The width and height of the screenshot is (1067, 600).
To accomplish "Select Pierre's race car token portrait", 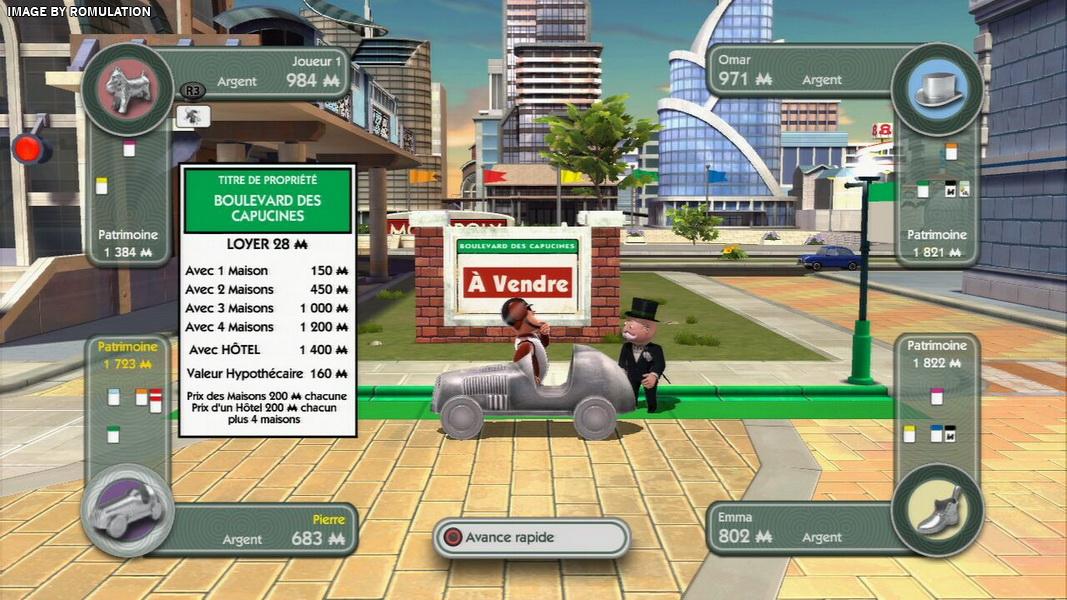I will [x=128, y=510].
